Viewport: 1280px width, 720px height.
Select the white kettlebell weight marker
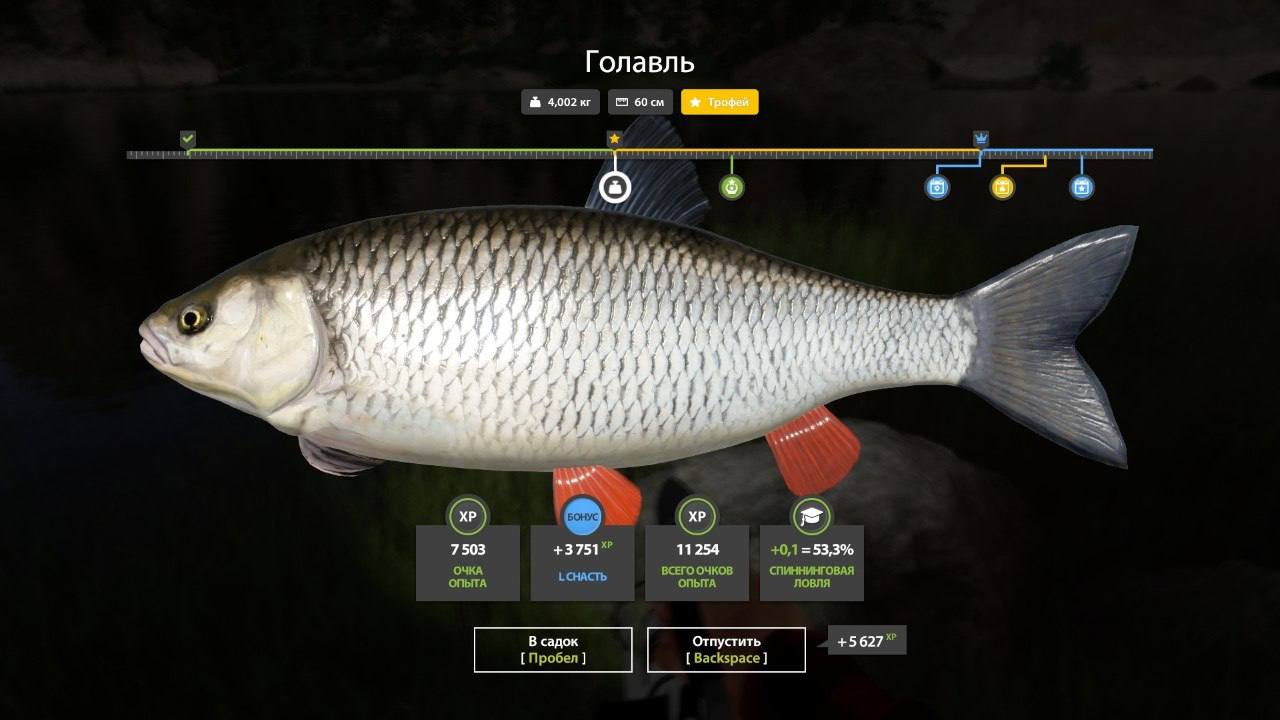point(614,186)
